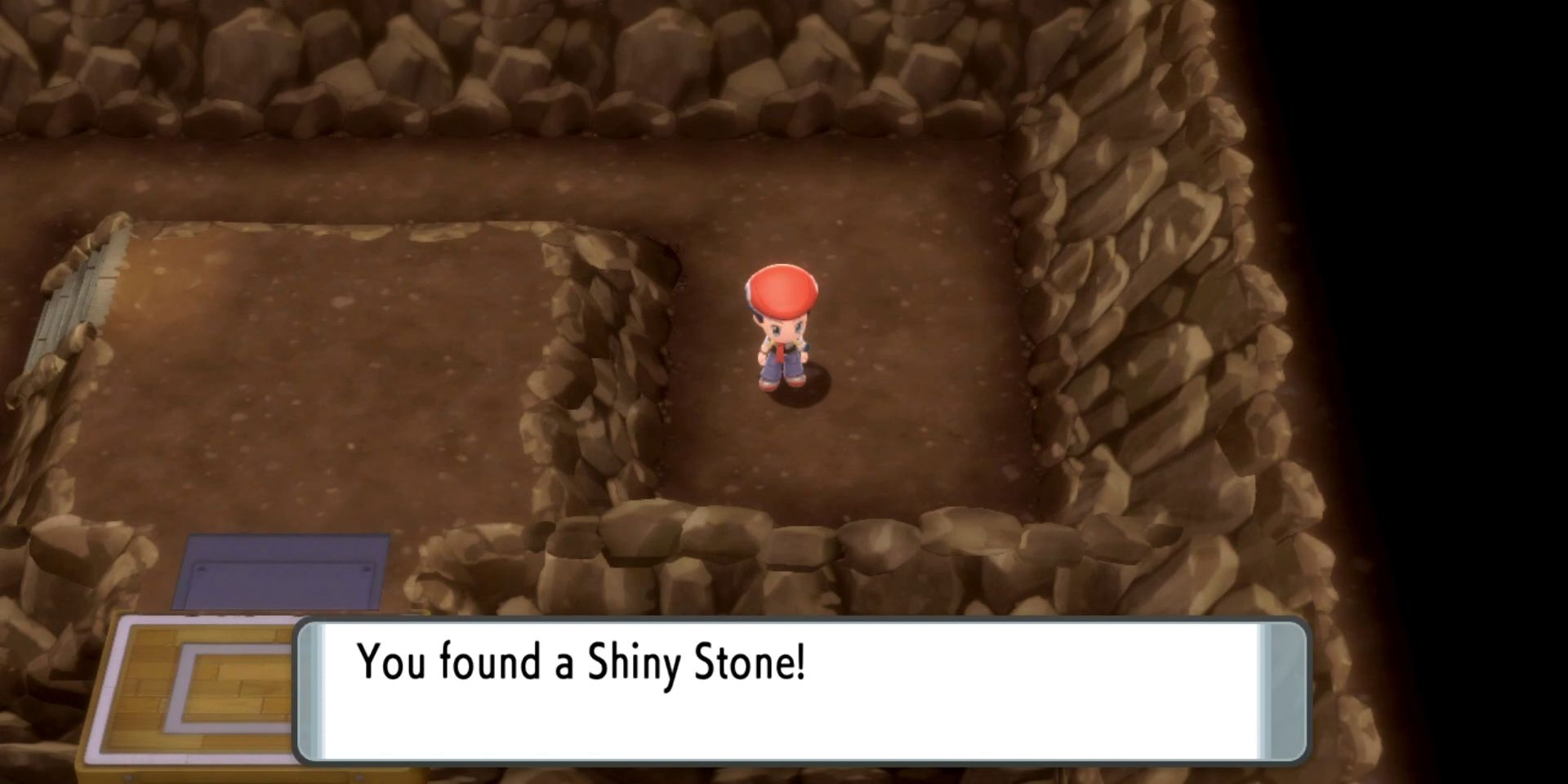Click the player's red beret cap
The height and width of the screenshot is (784, 1568).
pyautogui.click(x=782, y=290)
